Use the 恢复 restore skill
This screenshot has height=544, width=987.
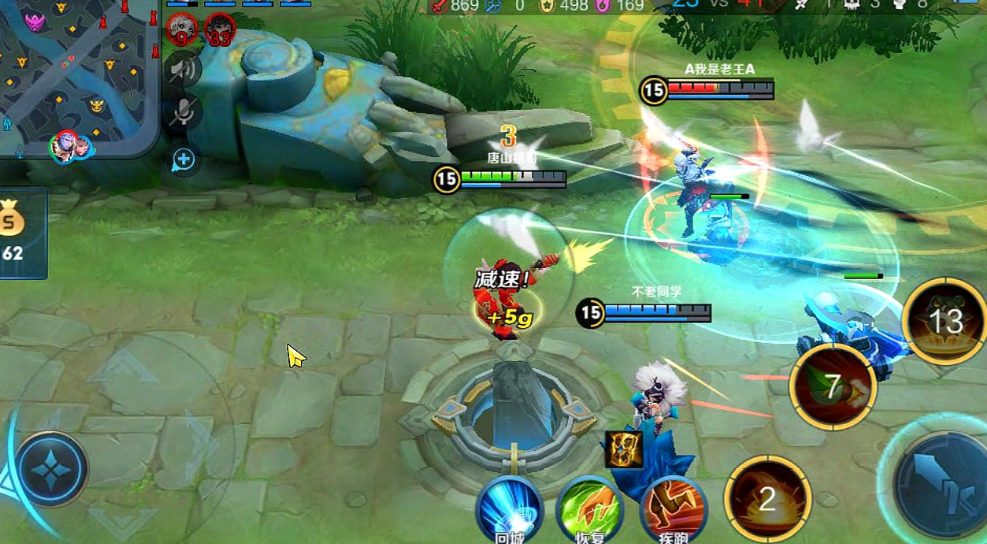pos(590,509)
